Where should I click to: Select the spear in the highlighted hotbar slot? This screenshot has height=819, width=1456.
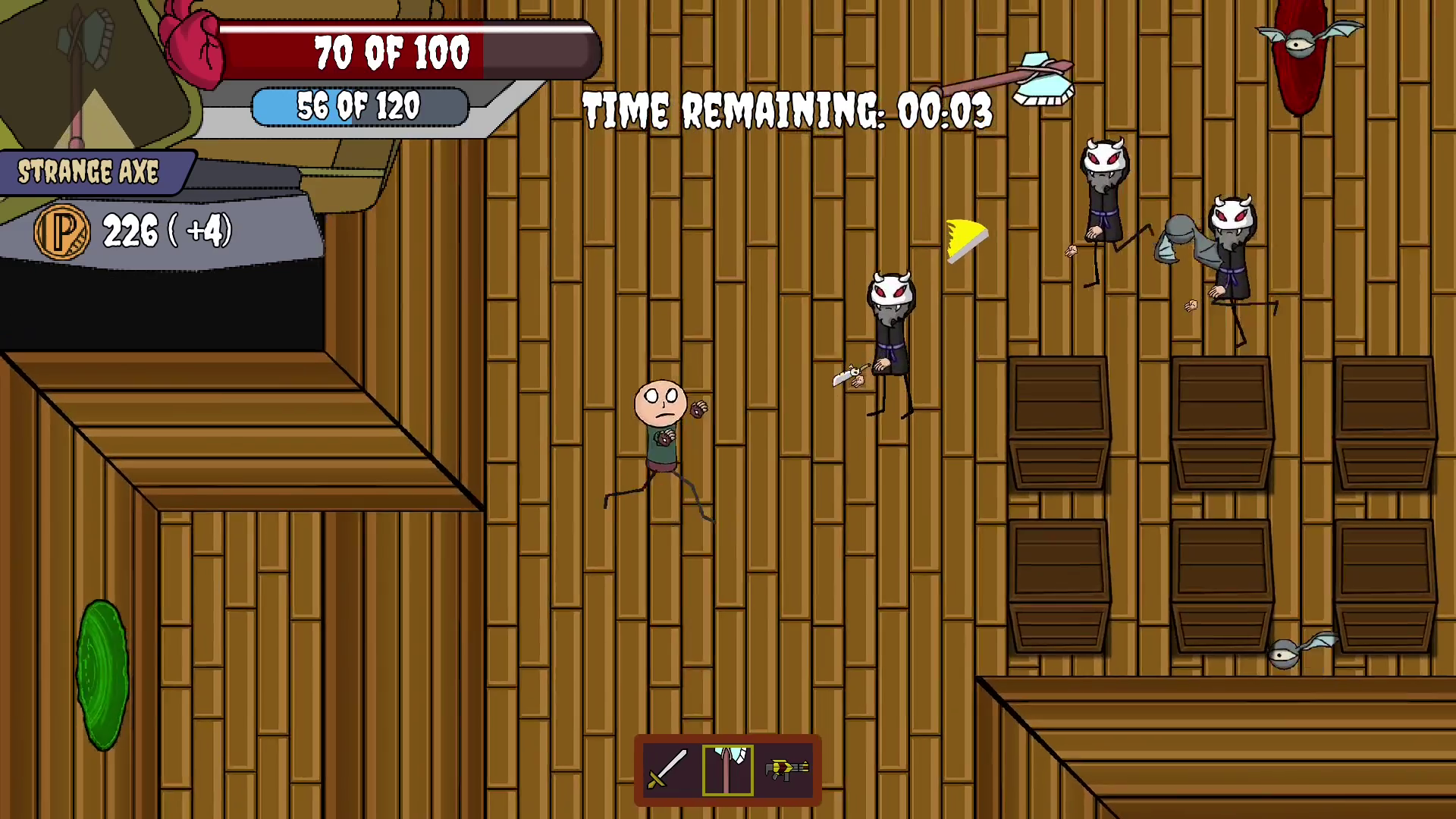[x=727, y=770]
